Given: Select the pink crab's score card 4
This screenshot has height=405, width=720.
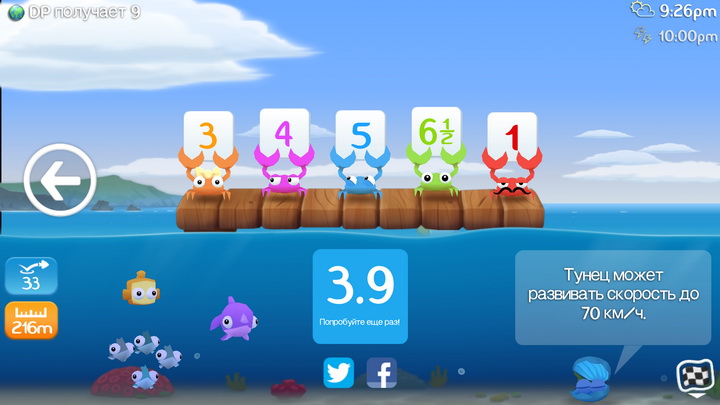Looking at the screenshot, I should [x=284, y=133].
